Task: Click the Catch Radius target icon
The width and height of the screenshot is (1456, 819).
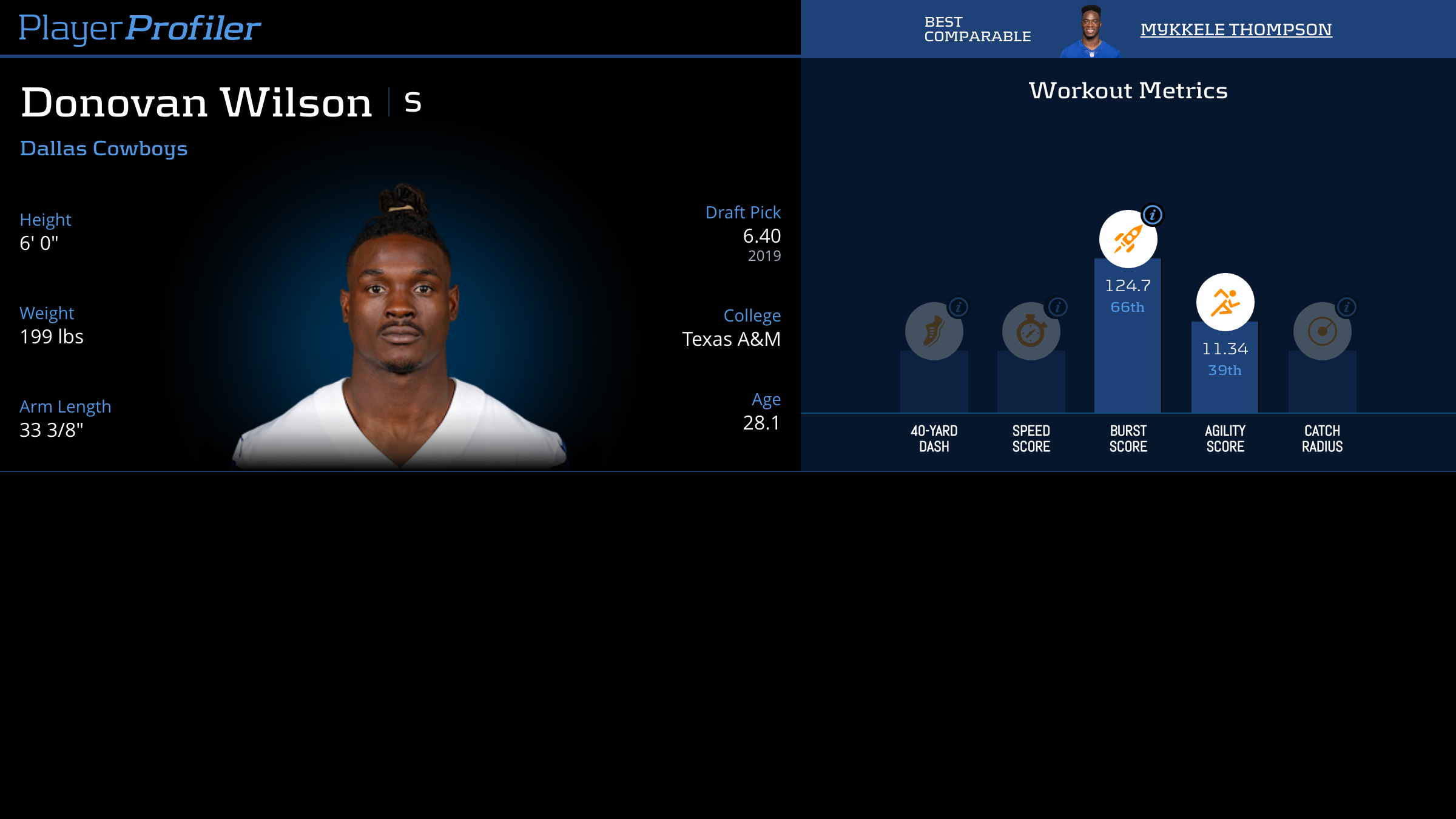Action: coord(1321,332)
